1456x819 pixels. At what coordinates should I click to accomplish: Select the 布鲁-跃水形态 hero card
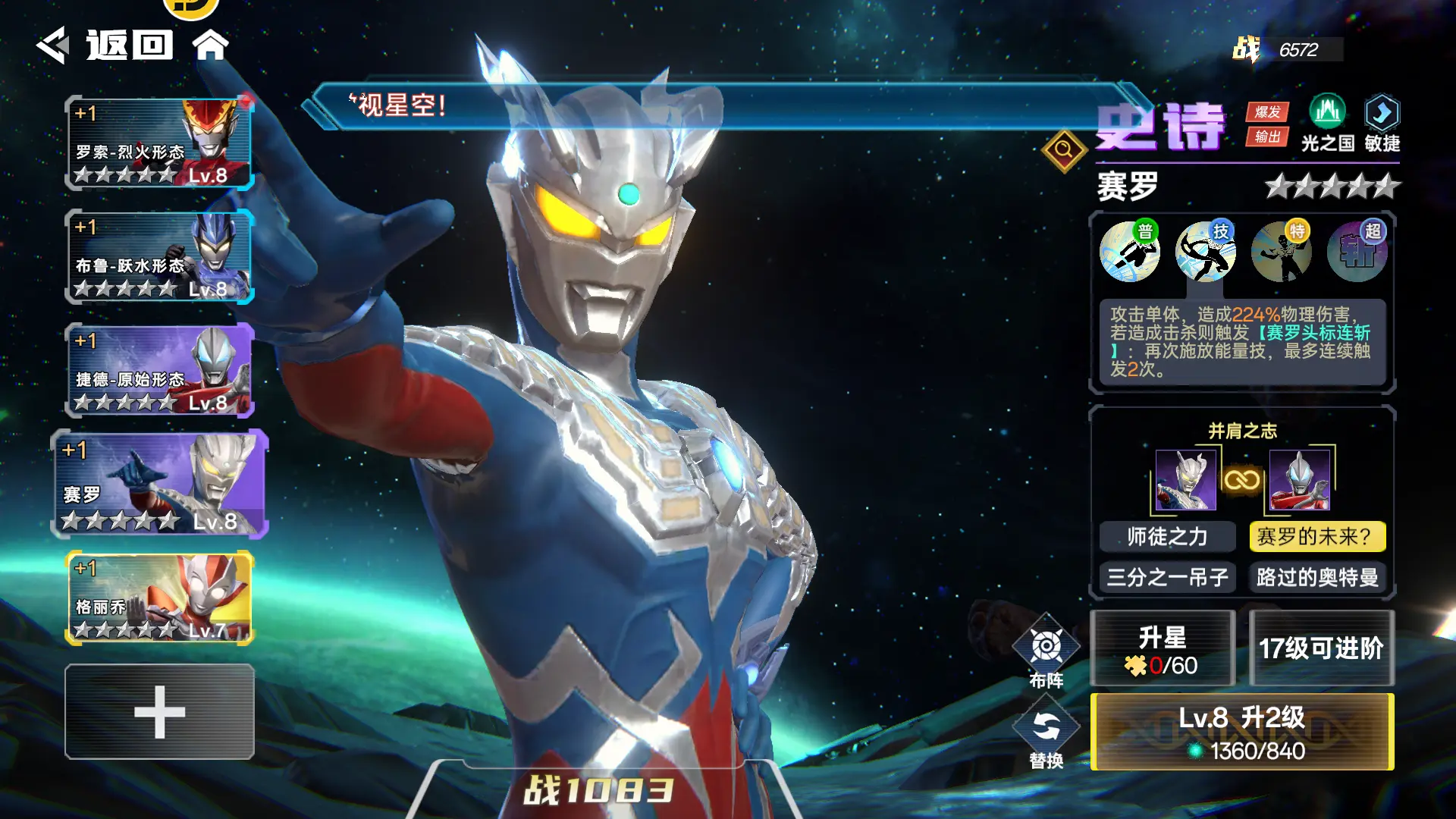click(x=159, y=257)
